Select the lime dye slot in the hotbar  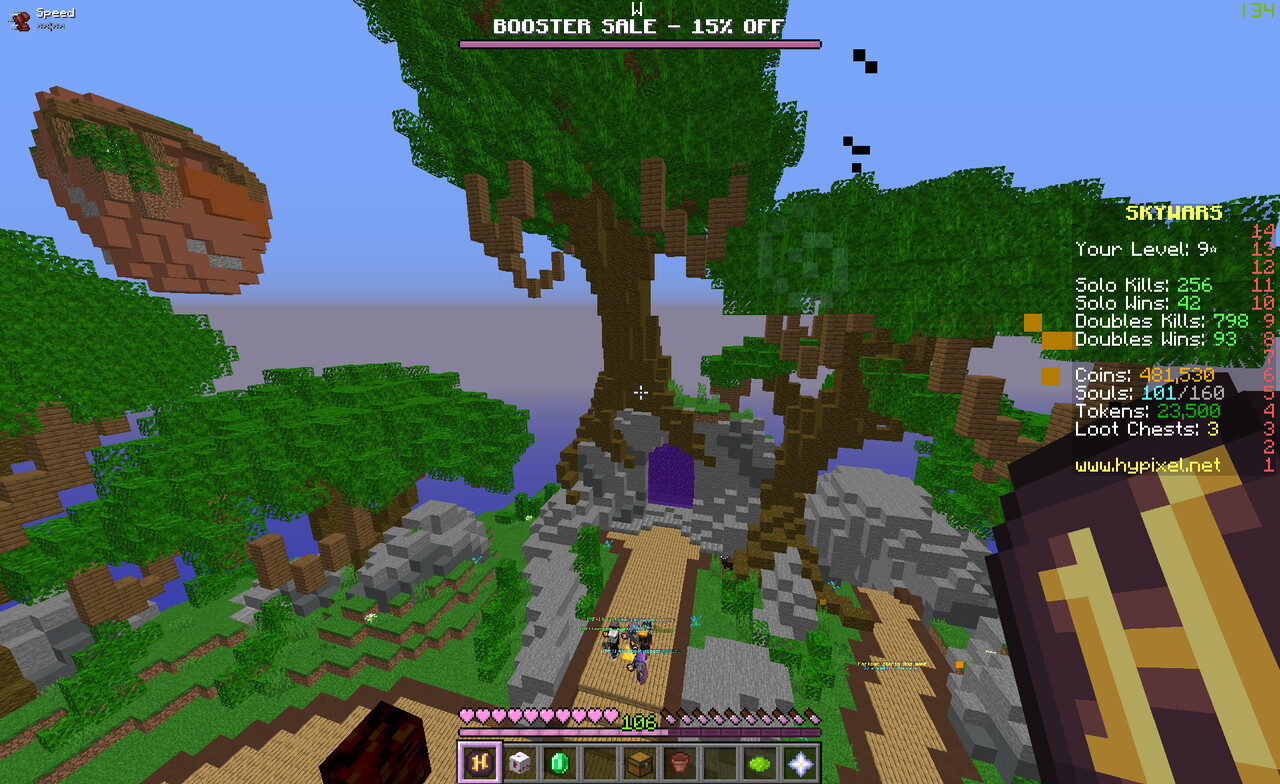(x=759, y=762)
